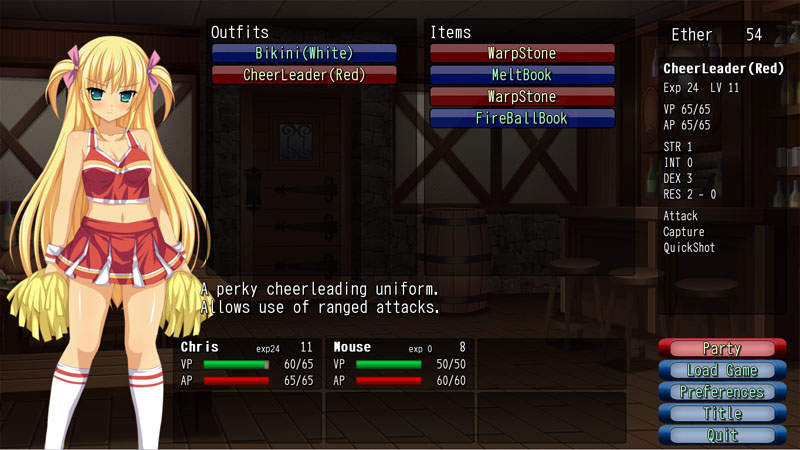The height and width of the screenshot is (450, 800).
Task: Choose the CheerLeader(Red) outfit
Action: [304, 75]
